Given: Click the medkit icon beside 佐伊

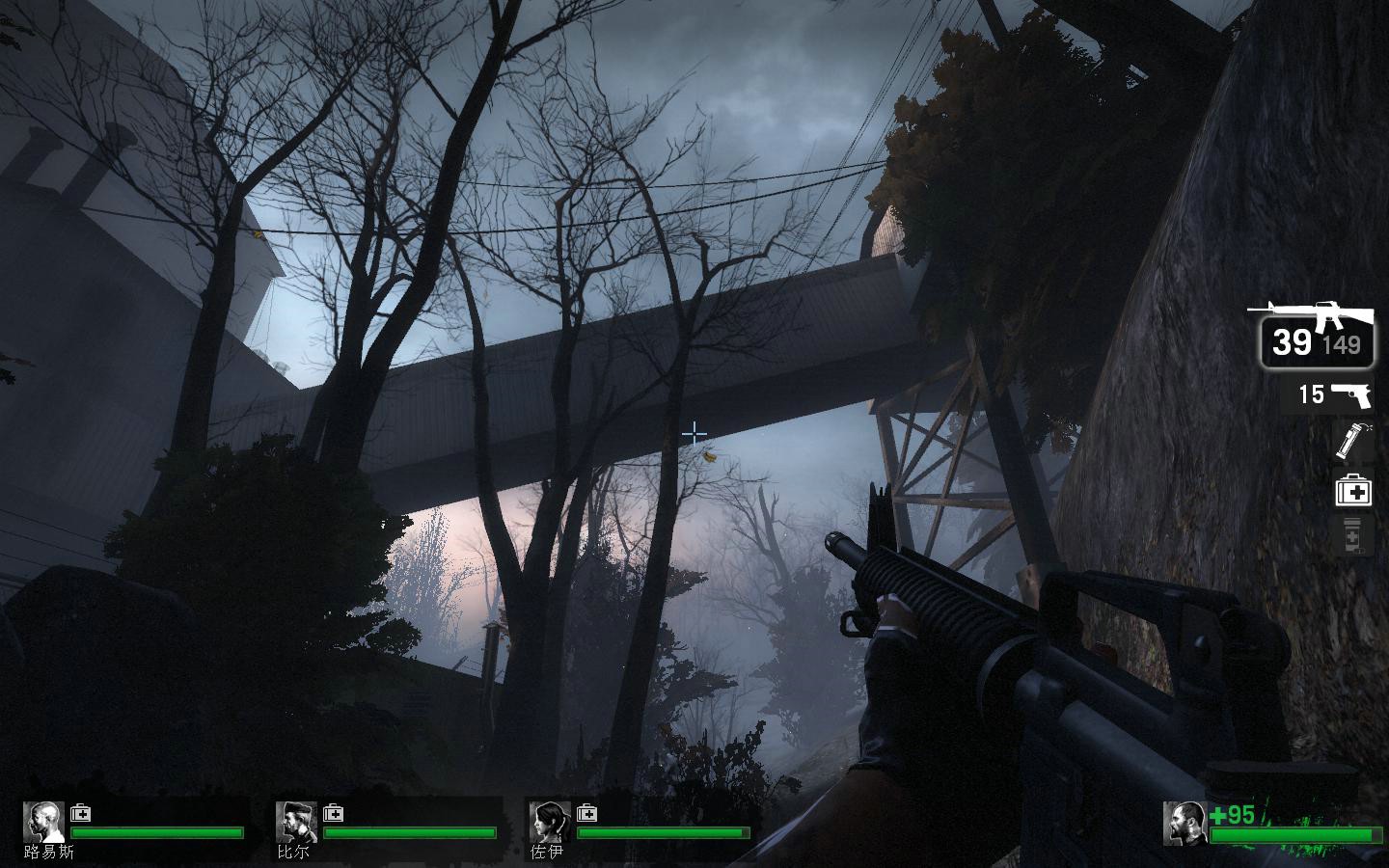Looking at the screenshot, I should pos(586,812).
